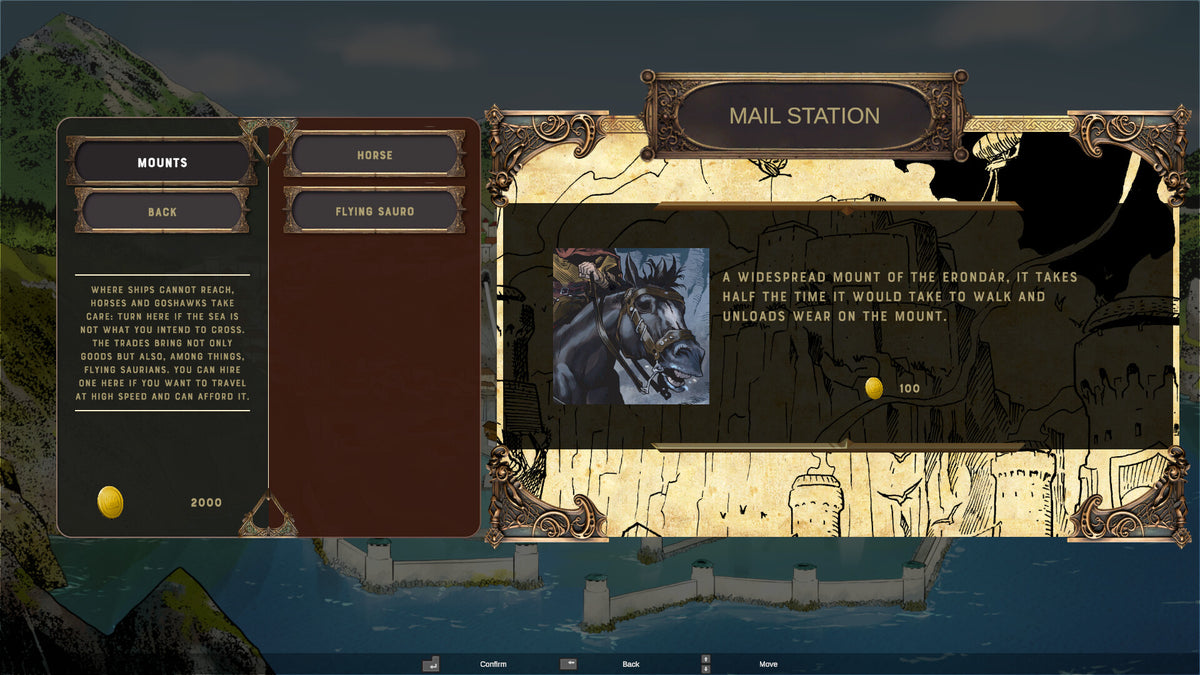Pick the Flying Sauro mount

[374, 211]
